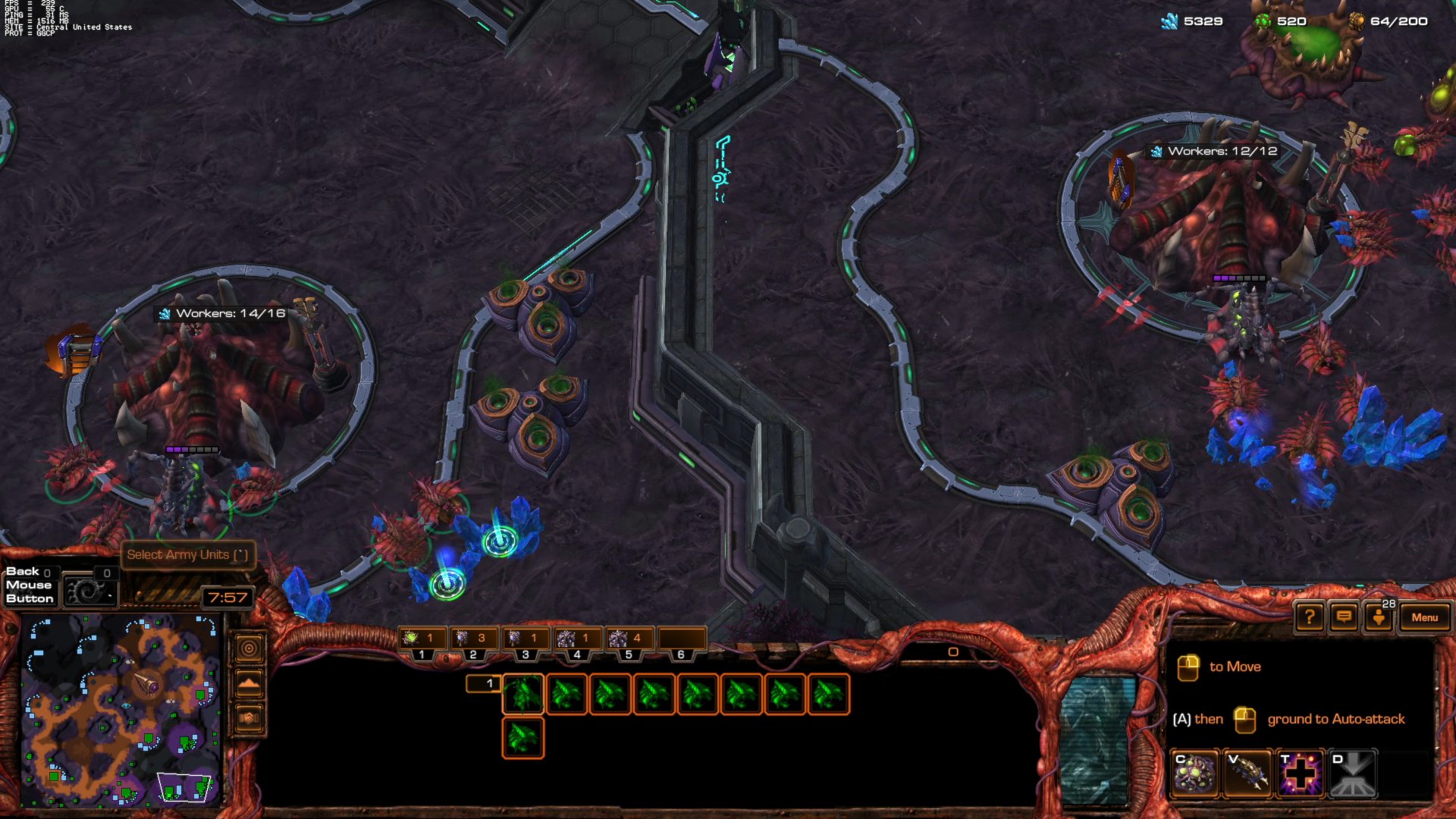Viewport: 1456px width, 819px height.
Task: Spawn a Changeling with the C ability icon
Action: pyautogui.click(x=1194, y=773)
